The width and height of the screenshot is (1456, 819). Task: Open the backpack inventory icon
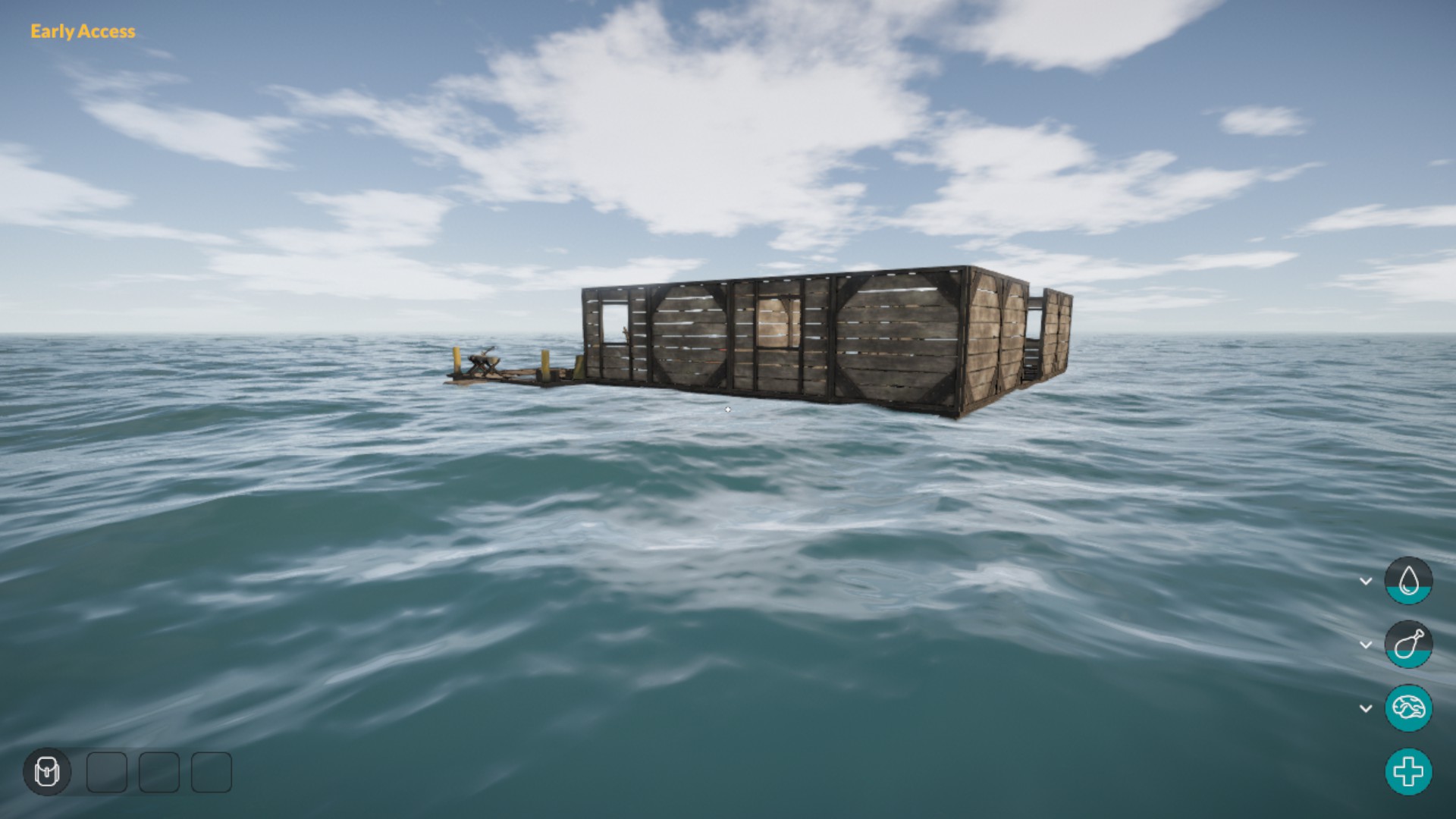[47, 772]
